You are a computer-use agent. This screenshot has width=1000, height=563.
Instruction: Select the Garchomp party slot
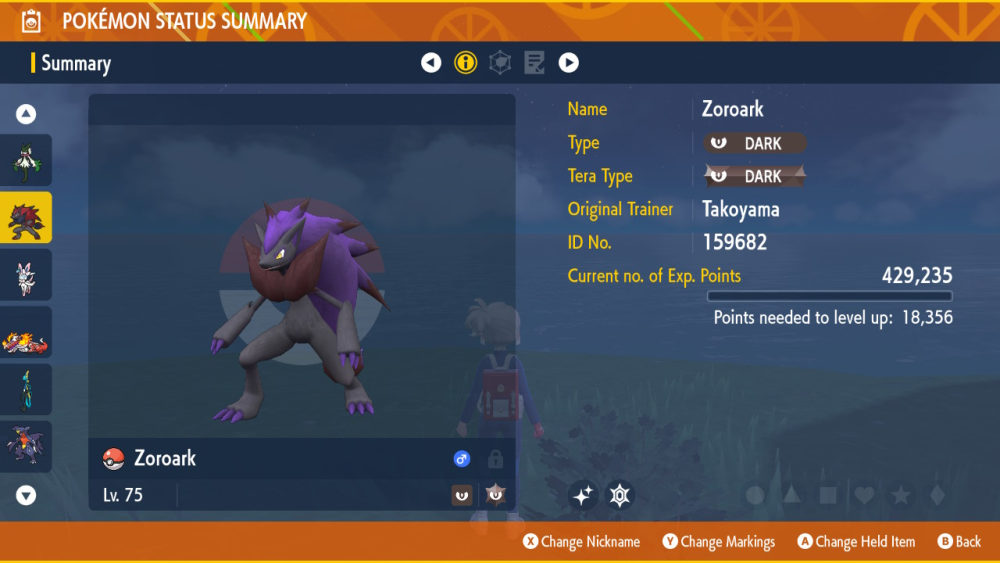tap(26, 447)
